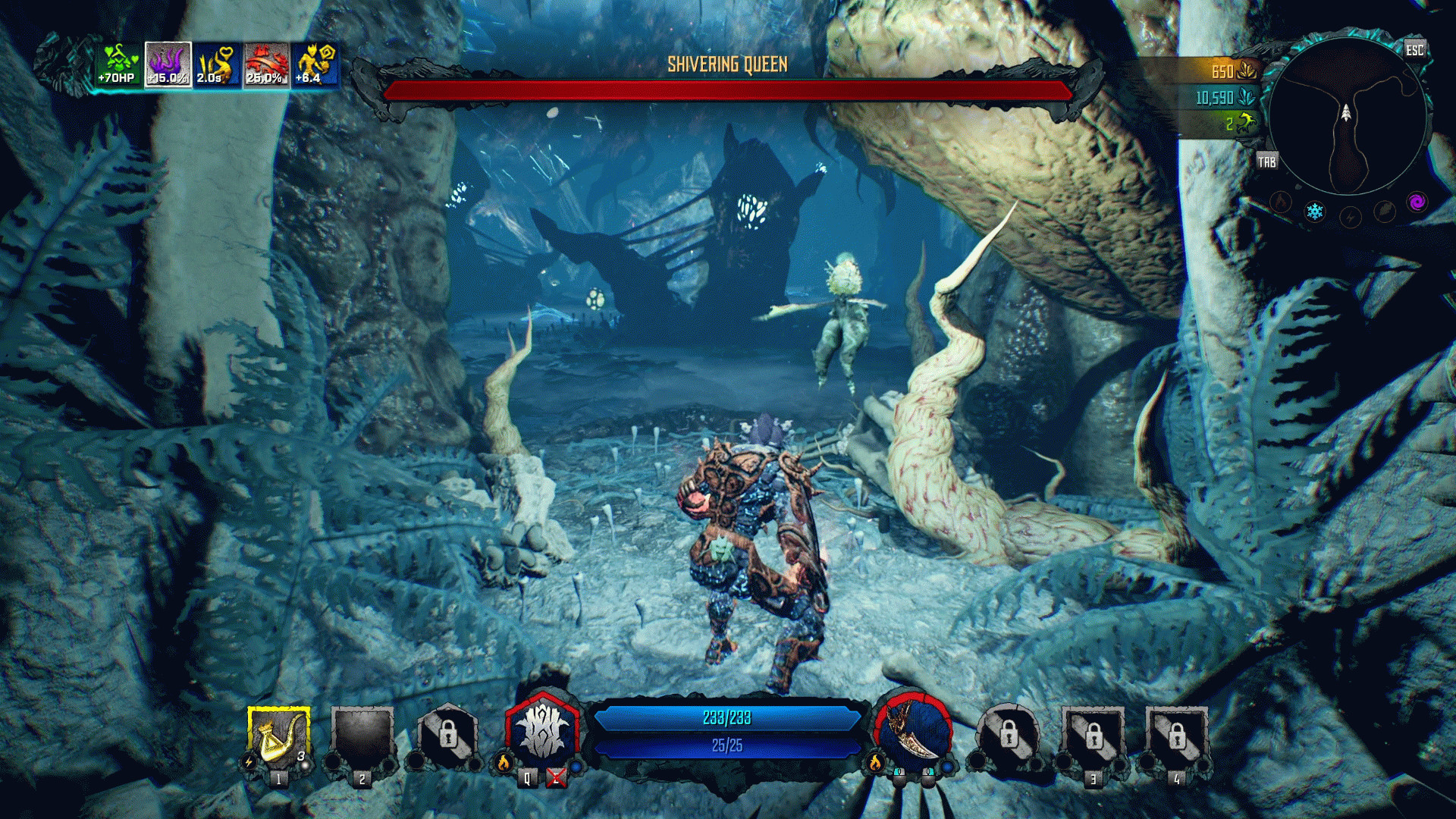This screenshot has height=819, width=1456.
Task: Inspect the purple flame +15.0% buff
Action: click(x=168, y=64)
